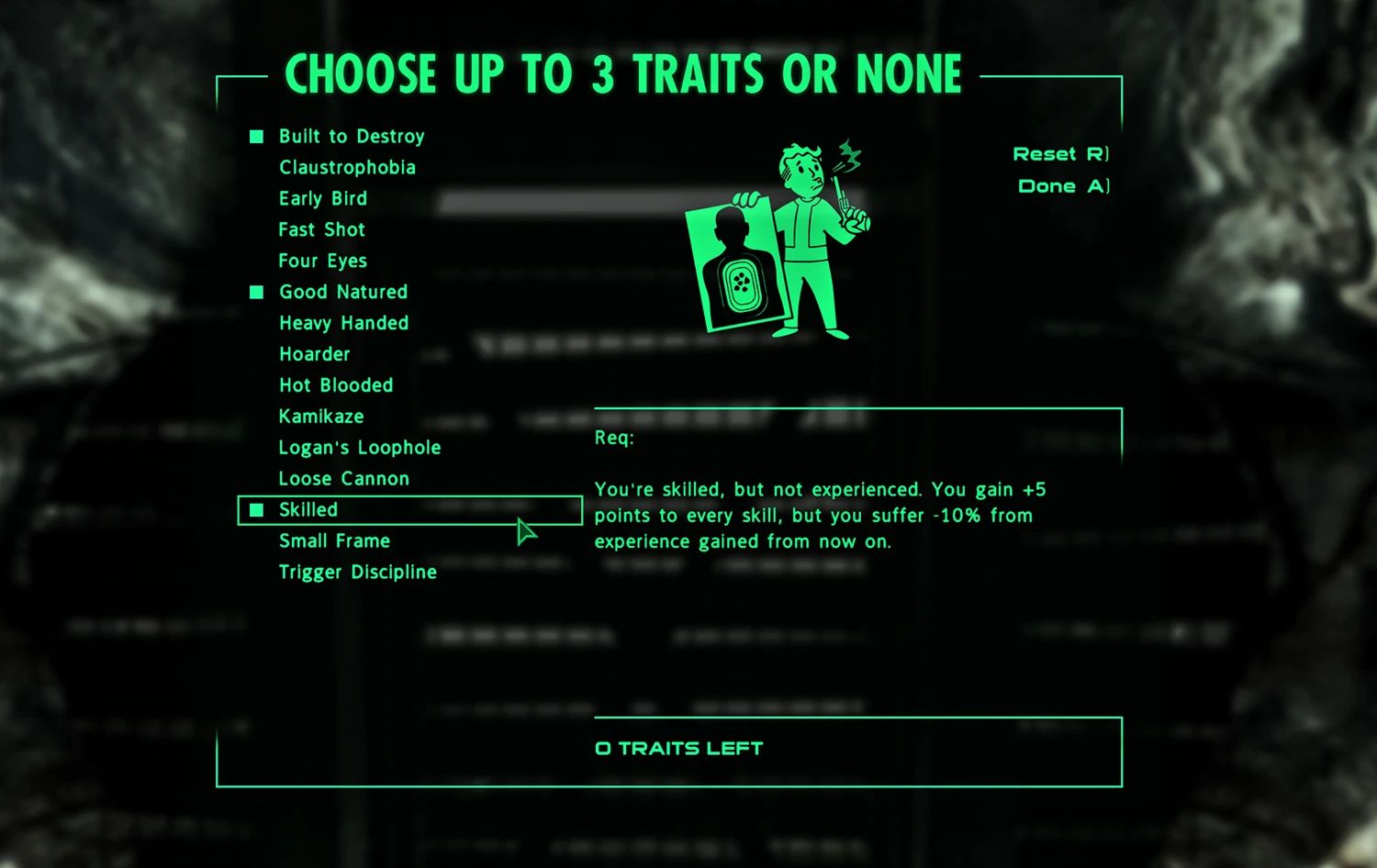
Task: Click the trait description panel text
Action: pos(822,515)
